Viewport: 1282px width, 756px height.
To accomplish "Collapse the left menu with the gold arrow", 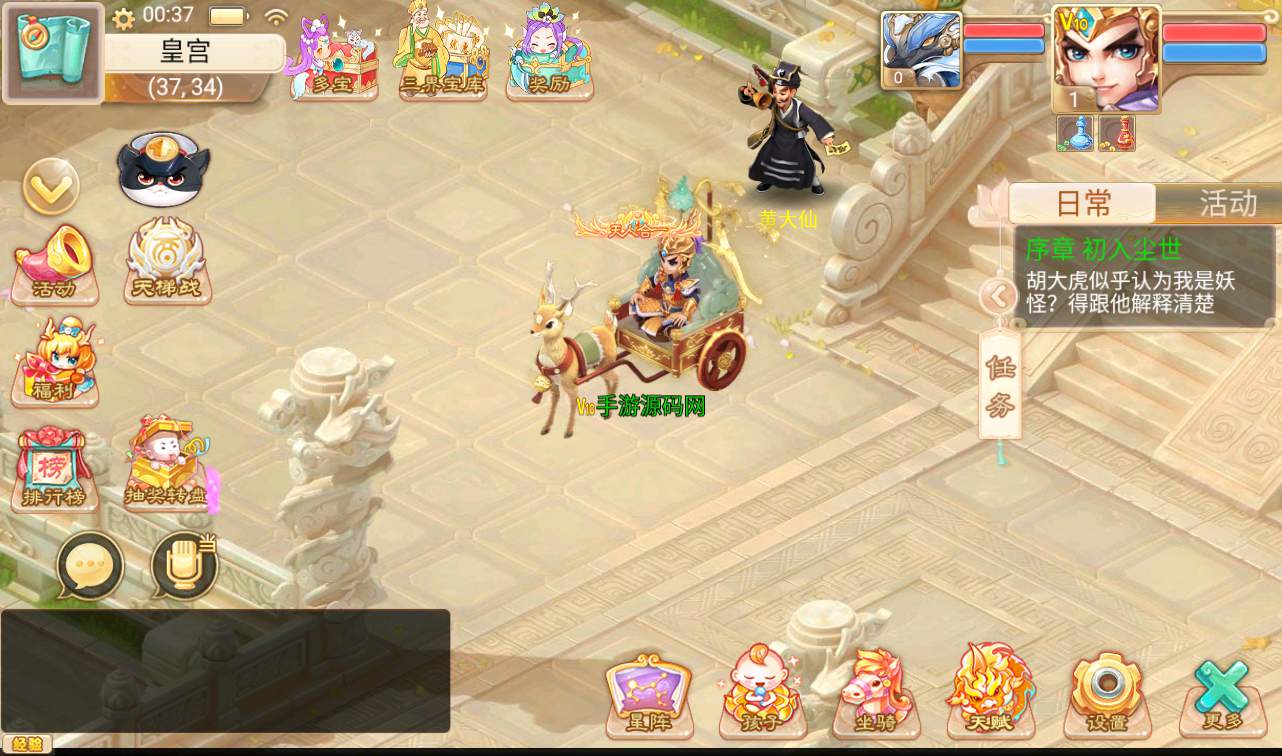I will (x=51, y=186).
